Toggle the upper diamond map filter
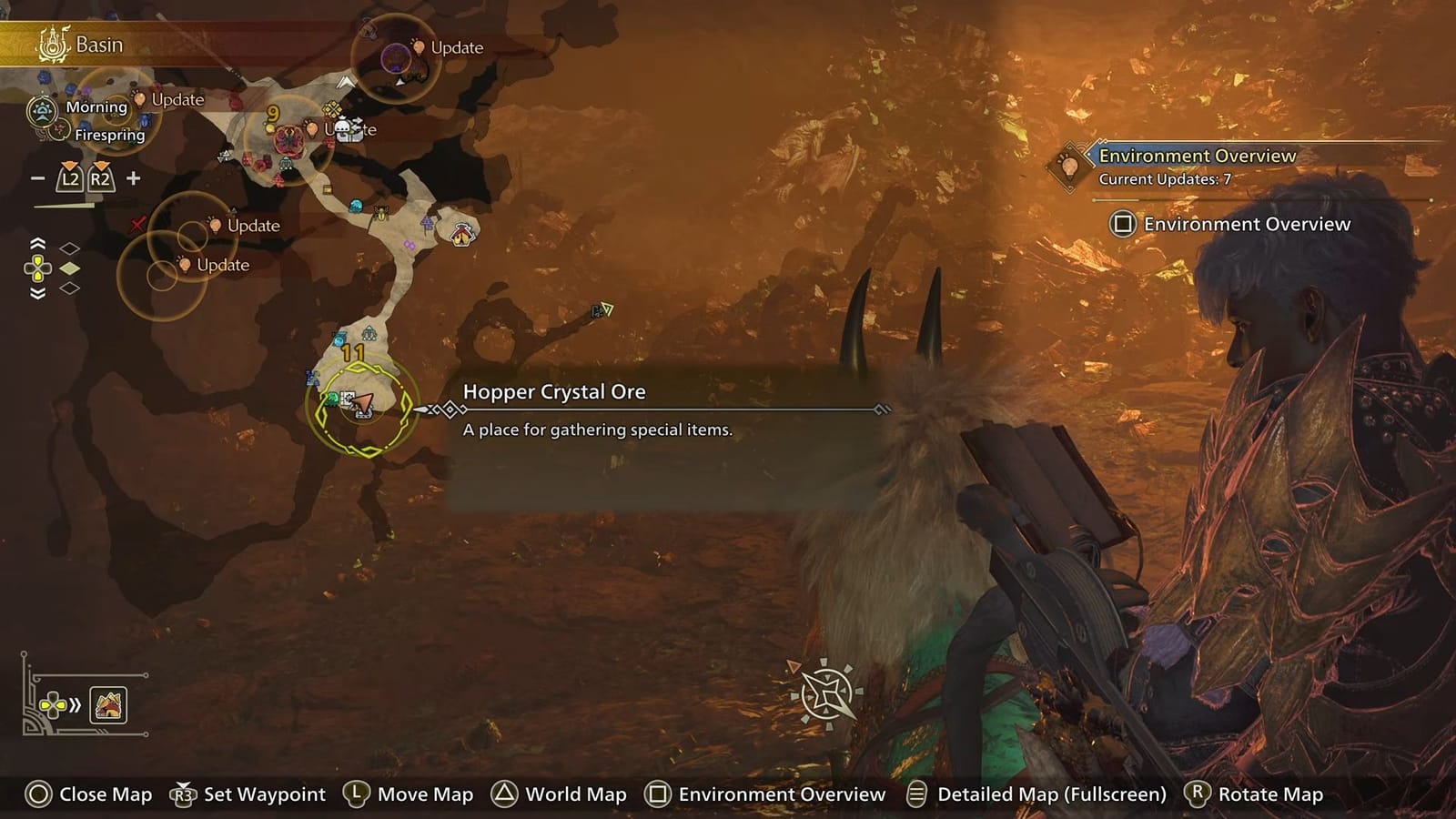This screenshot has width=1456, height=819. 69,247
